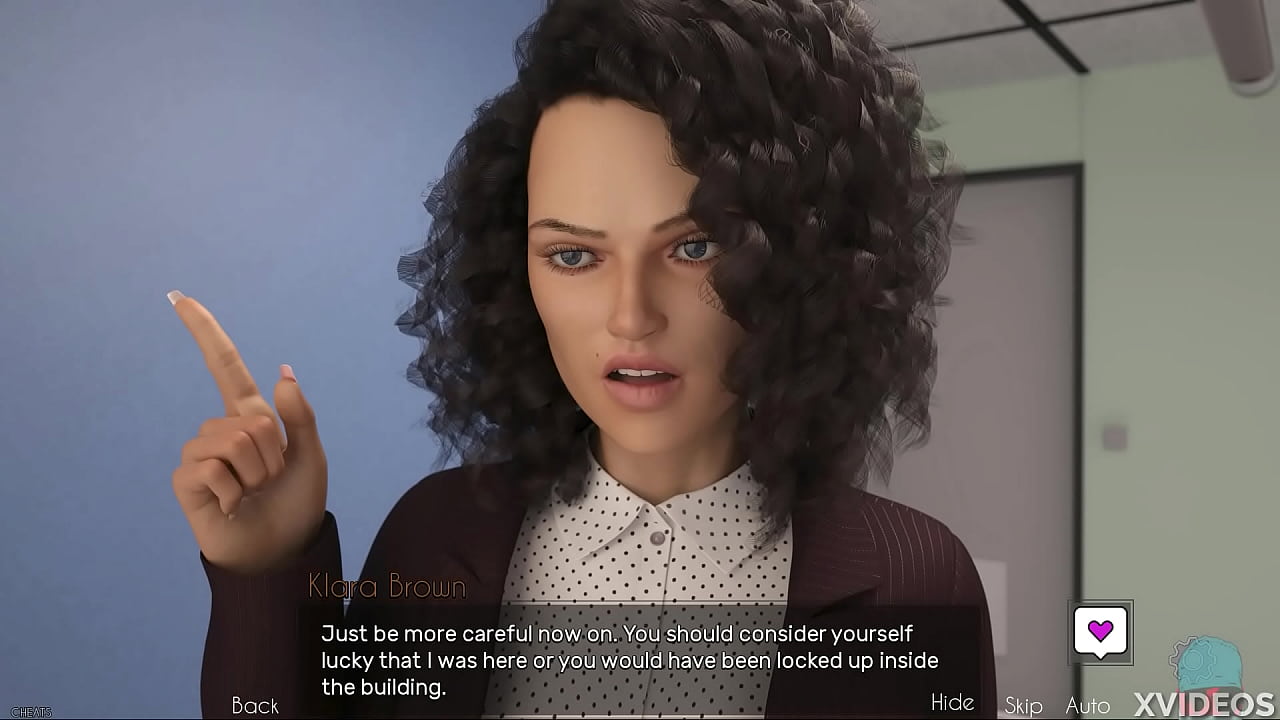
Task: Toggle Auto mode for dialogue playback
Action: (x=1086, y=705)
